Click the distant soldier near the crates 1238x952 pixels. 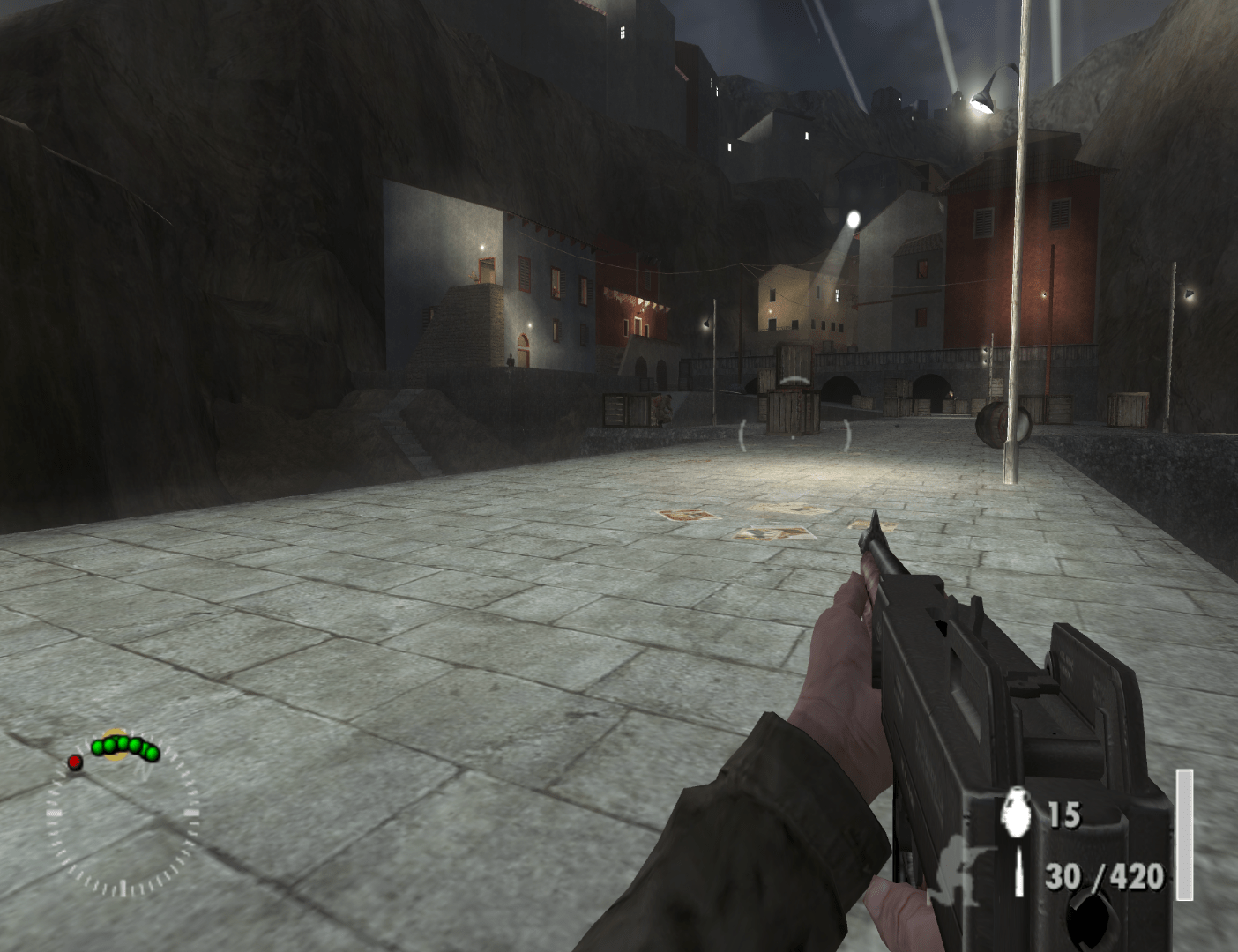coord(663,410)
